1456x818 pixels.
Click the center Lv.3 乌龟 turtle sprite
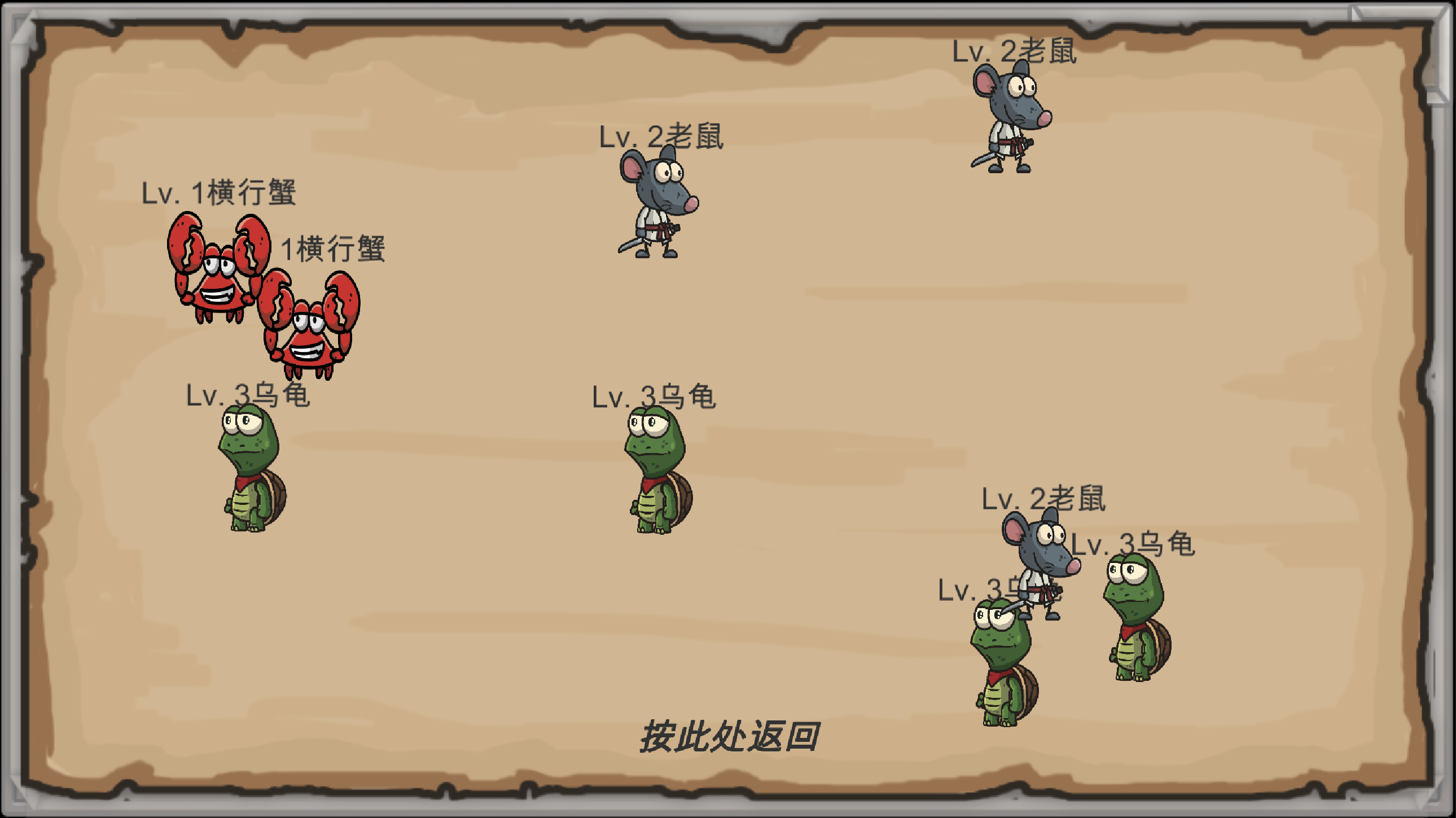tap(659, 483)
